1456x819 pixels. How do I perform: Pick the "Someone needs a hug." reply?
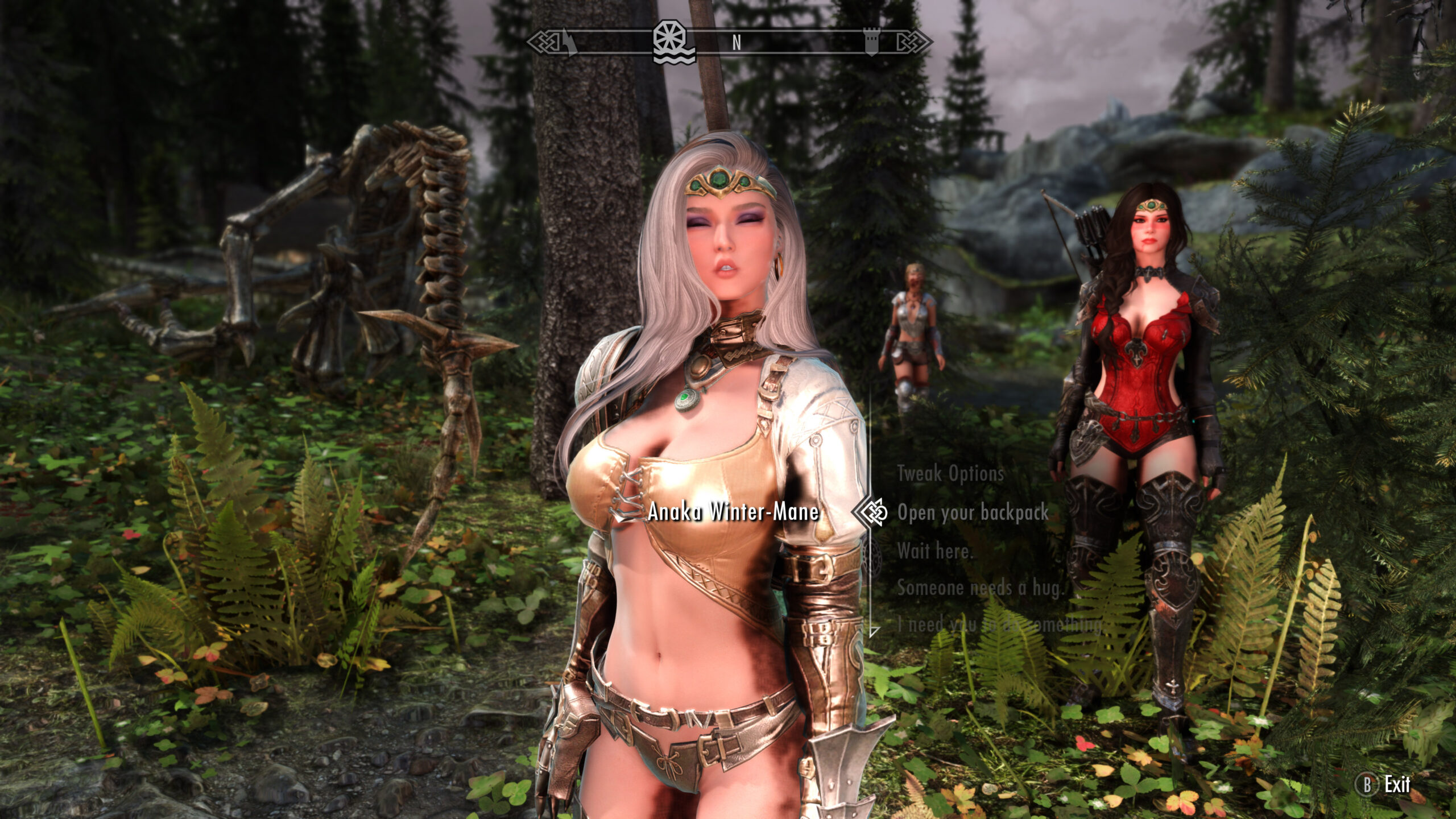click(980, 589)
